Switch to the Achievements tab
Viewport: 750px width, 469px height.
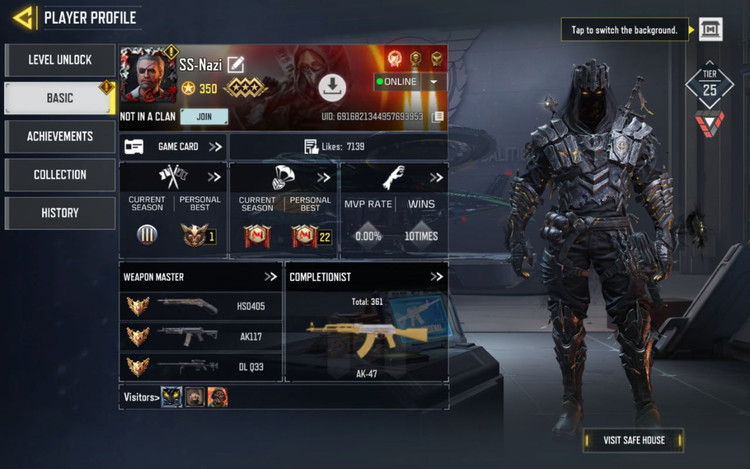pyautogui.click(x=60, y=136)
